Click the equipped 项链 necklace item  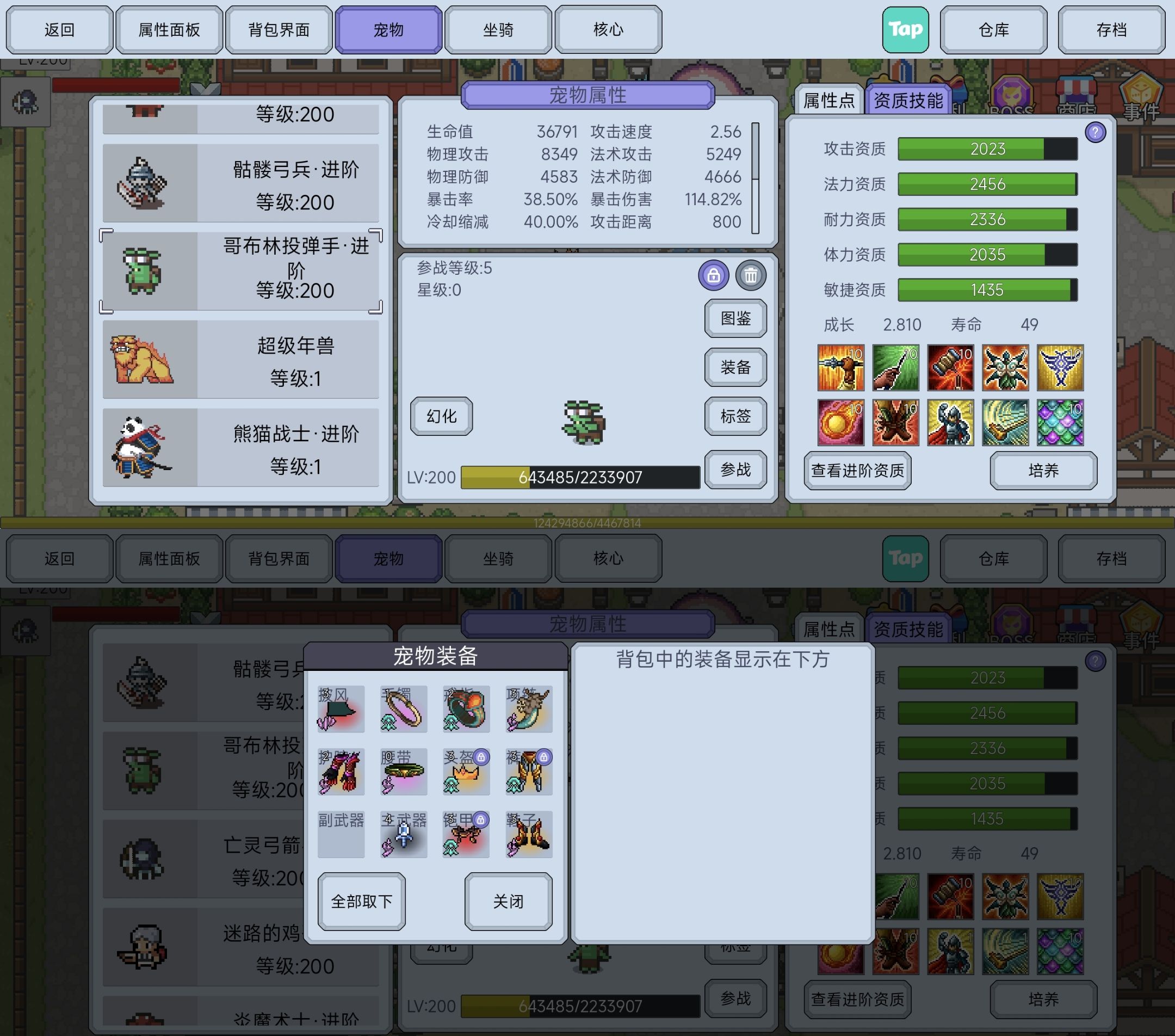pos(528,710)
